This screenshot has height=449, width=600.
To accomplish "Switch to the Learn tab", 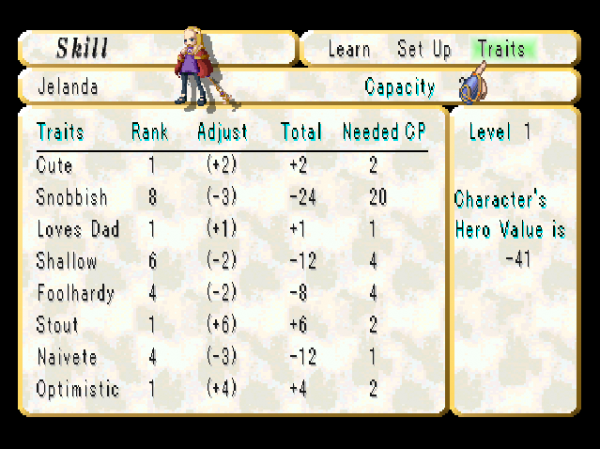I will pos(349,49).
